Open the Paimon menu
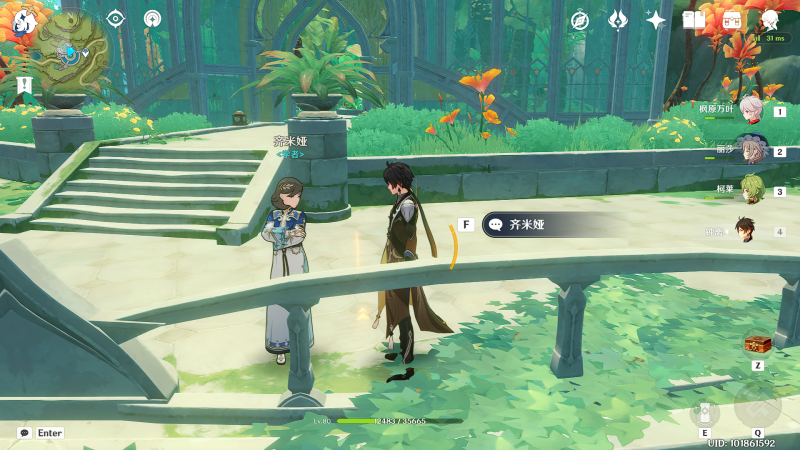 coord(24,20)
